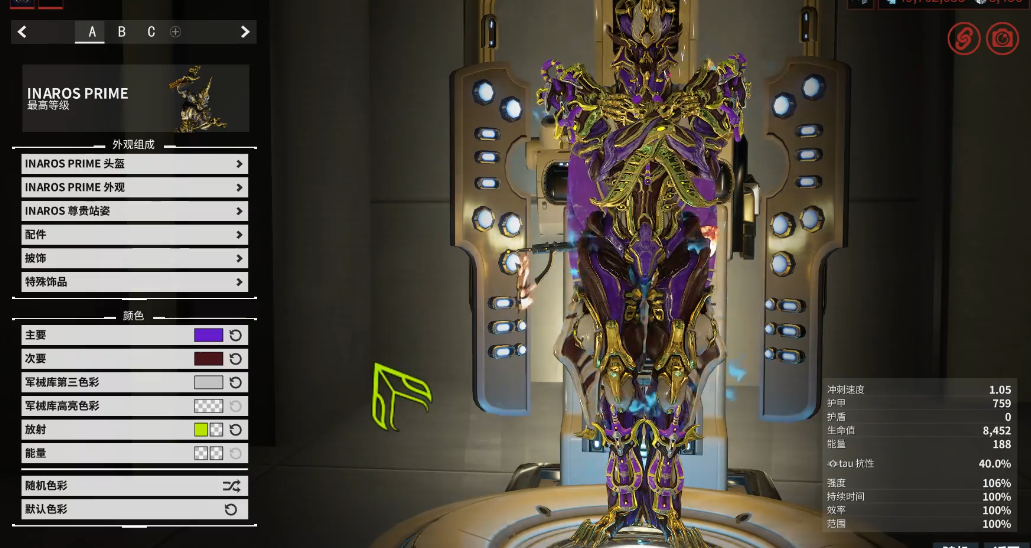Go to the next loadout arrow

tap(245, 32)
